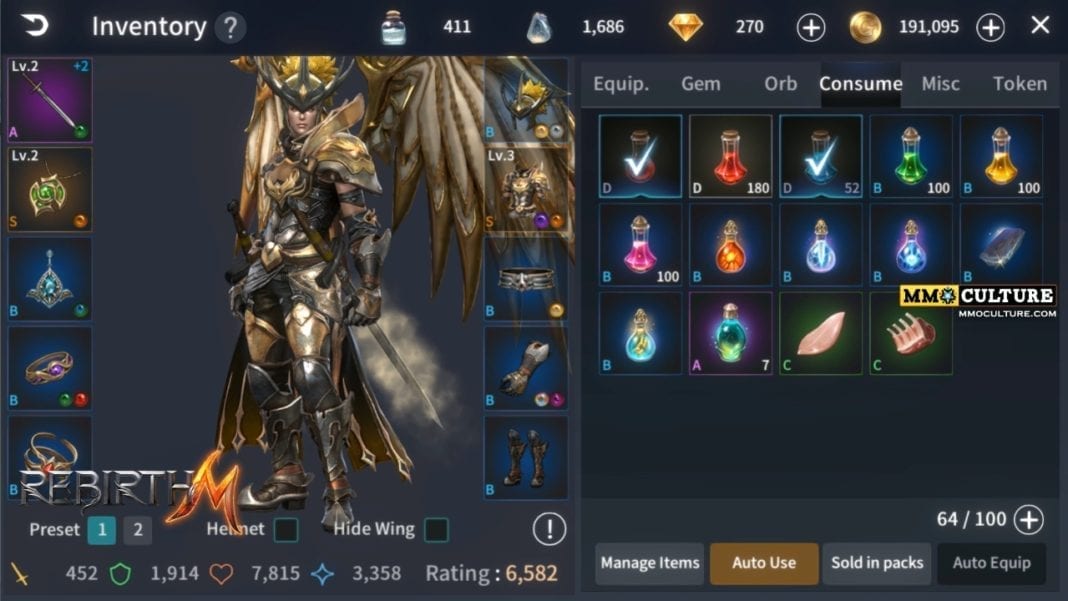
Task: Go back using the return arrow
Action: (x=34, y=26)
